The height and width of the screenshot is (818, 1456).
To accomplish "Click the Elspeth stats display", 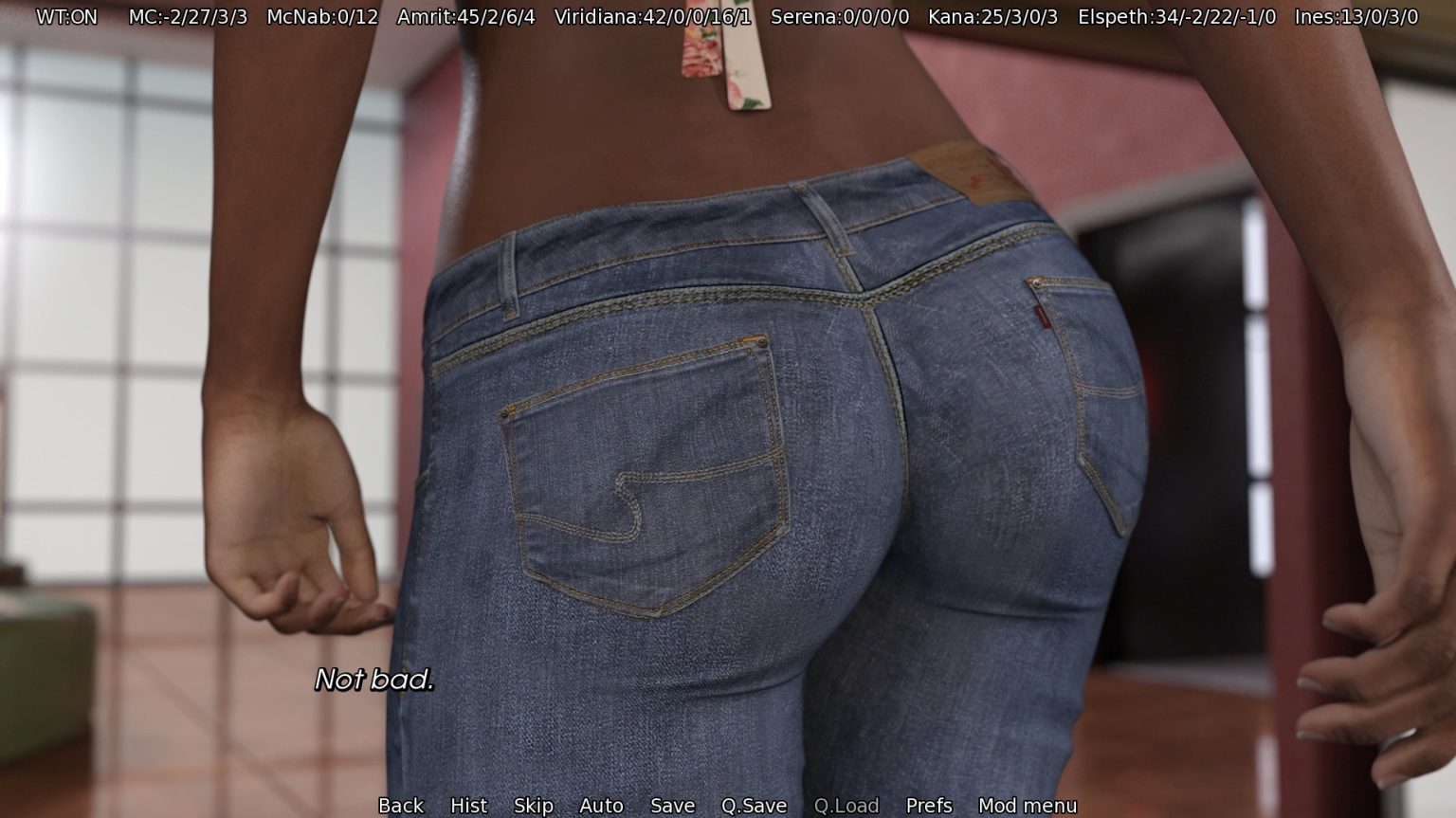I will (x=1175, y=16).
